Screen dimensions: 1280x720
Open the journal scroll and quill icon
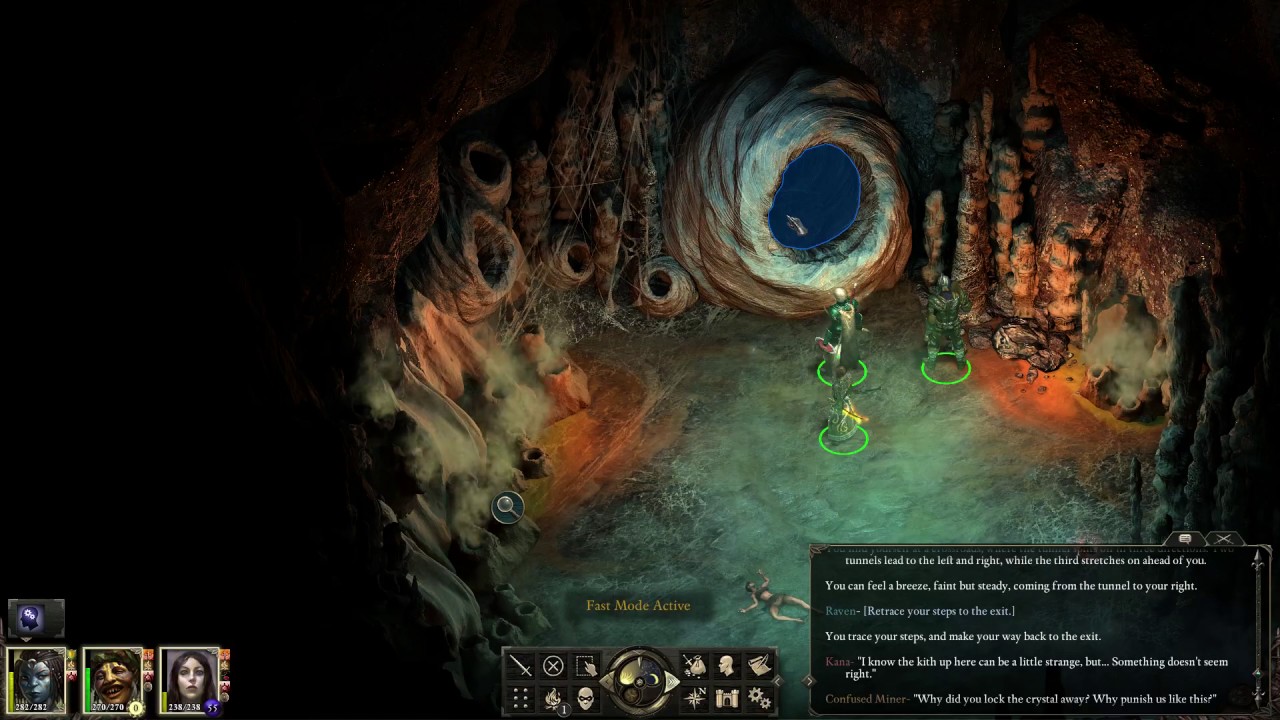759,666
